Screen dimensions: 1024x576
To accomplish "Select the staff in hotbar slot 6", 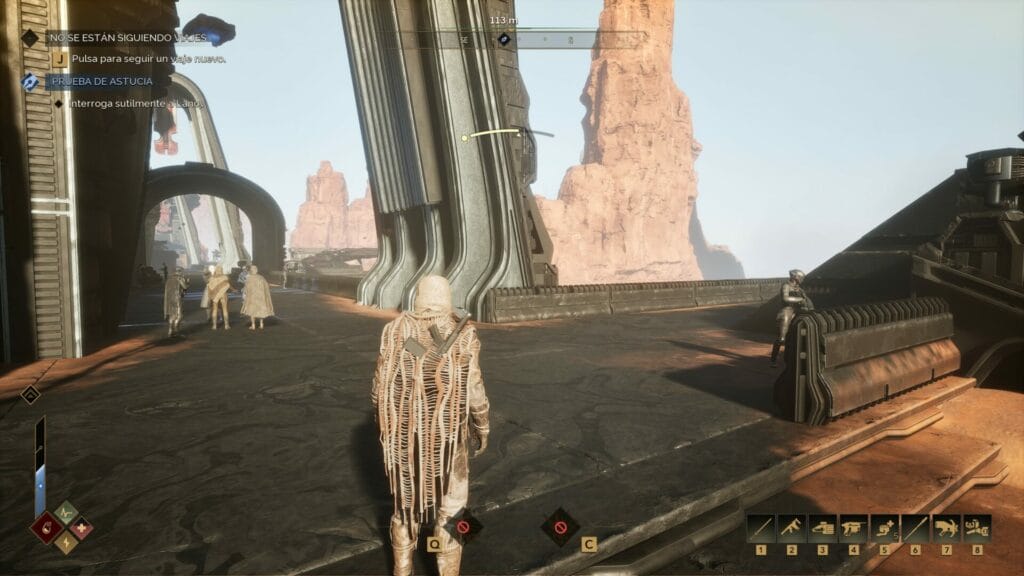I will coord(915,527).
